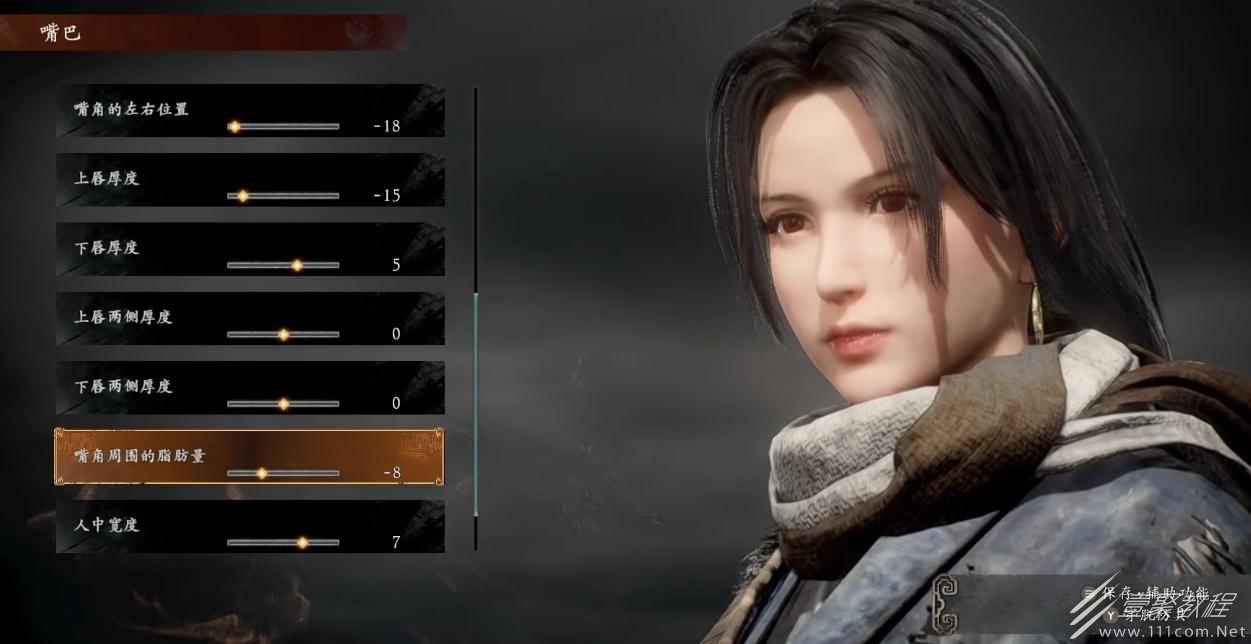
Task: Click the highlighted 嘴角周围的脂肪量 row
Action: click(x=250, y=457)
